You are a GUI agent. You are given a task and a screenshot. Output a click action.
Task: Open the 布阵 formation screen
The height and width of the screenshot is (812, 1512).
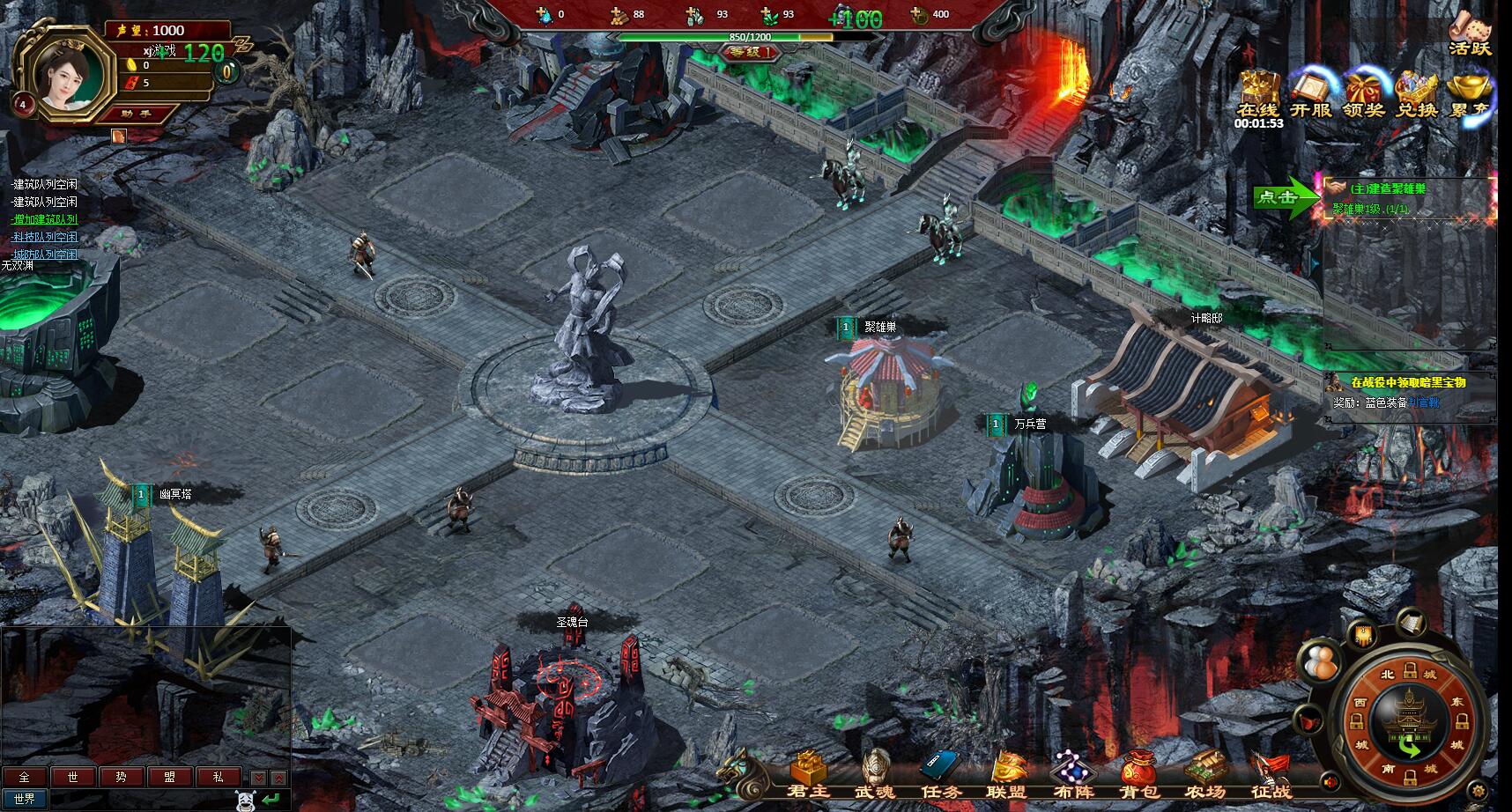point(1073,775)
